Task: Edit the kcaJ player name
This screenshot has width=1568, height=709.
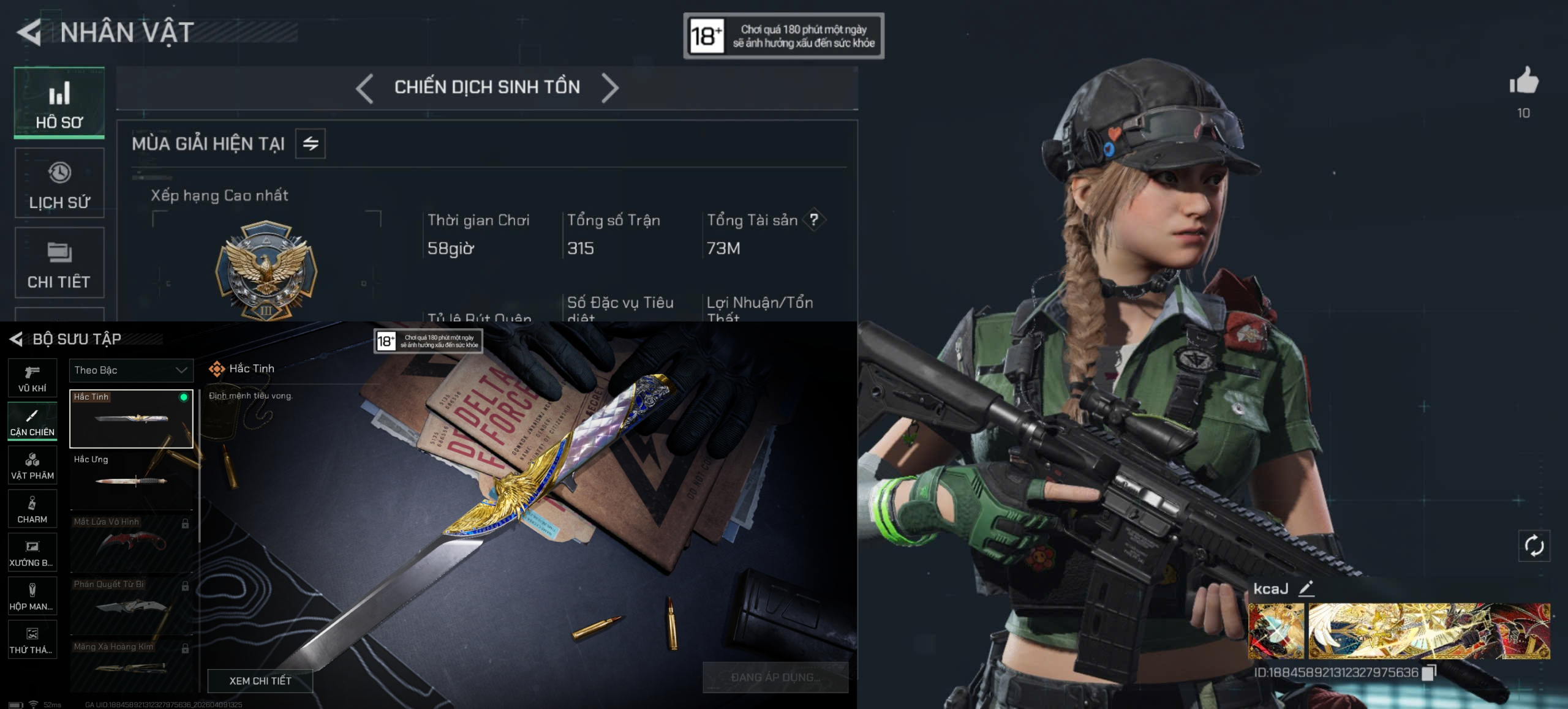Action: click(1306, 588)
